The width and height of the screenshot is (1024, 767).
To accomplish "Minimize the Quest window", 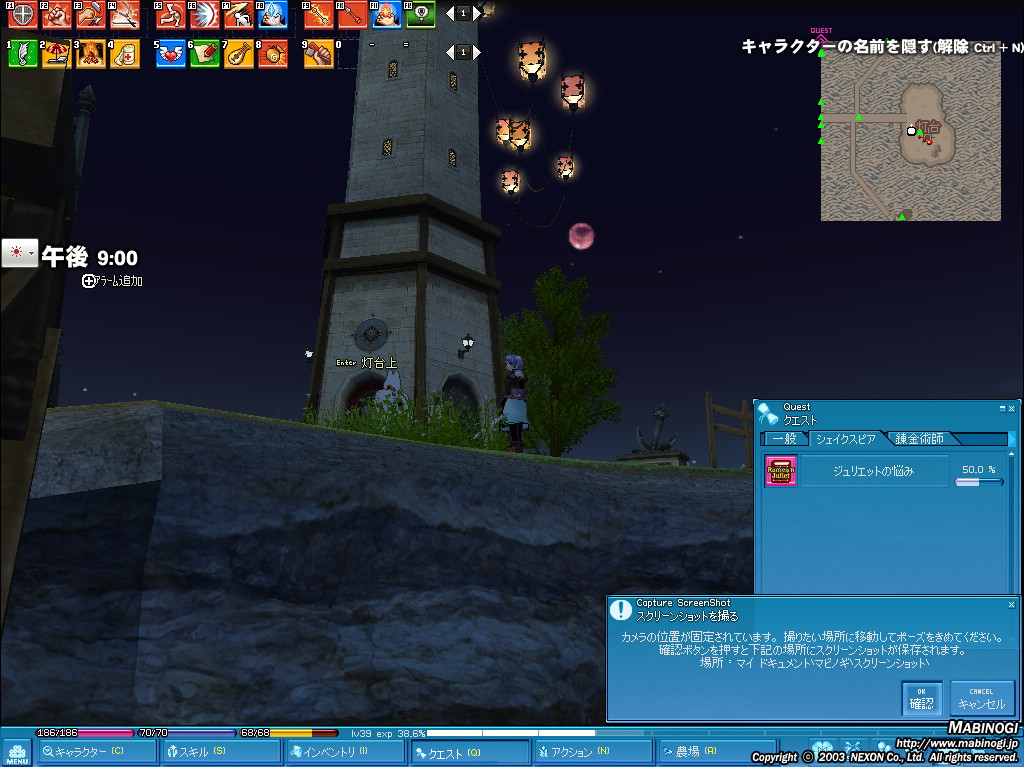I will [1002, 408].
